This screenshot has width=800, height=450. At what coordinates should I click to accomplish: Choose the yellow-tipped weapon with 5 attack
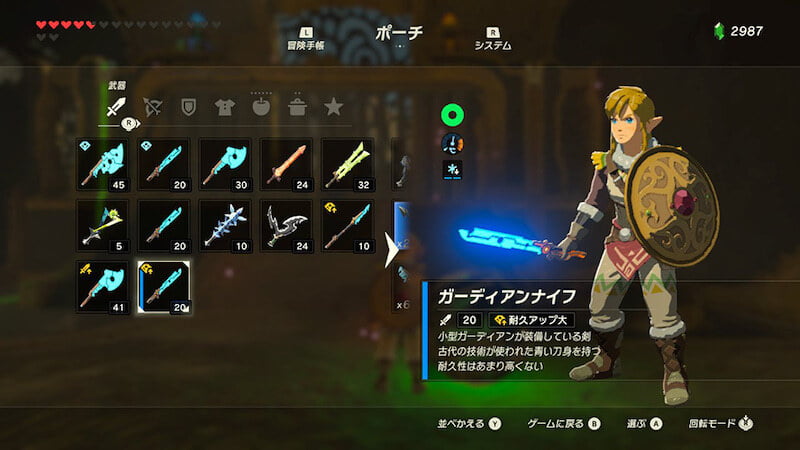[x=103, y=226]
